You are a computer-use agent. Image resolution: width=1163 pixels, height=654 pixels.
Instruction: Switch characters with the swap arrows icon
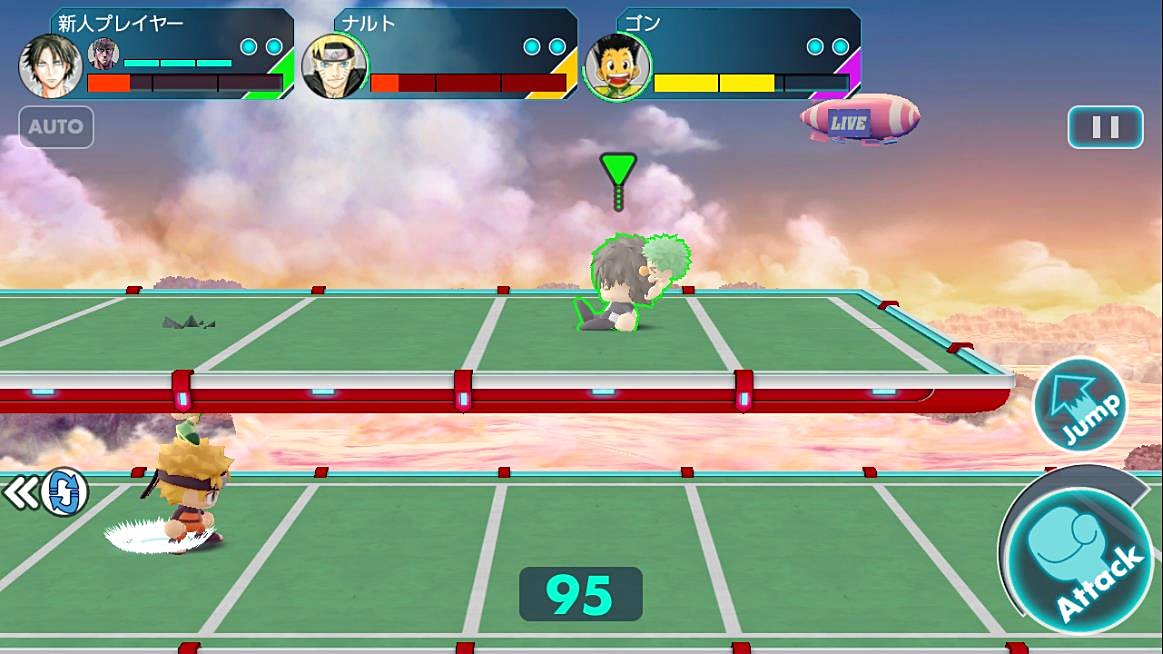(x=63, y=492)
